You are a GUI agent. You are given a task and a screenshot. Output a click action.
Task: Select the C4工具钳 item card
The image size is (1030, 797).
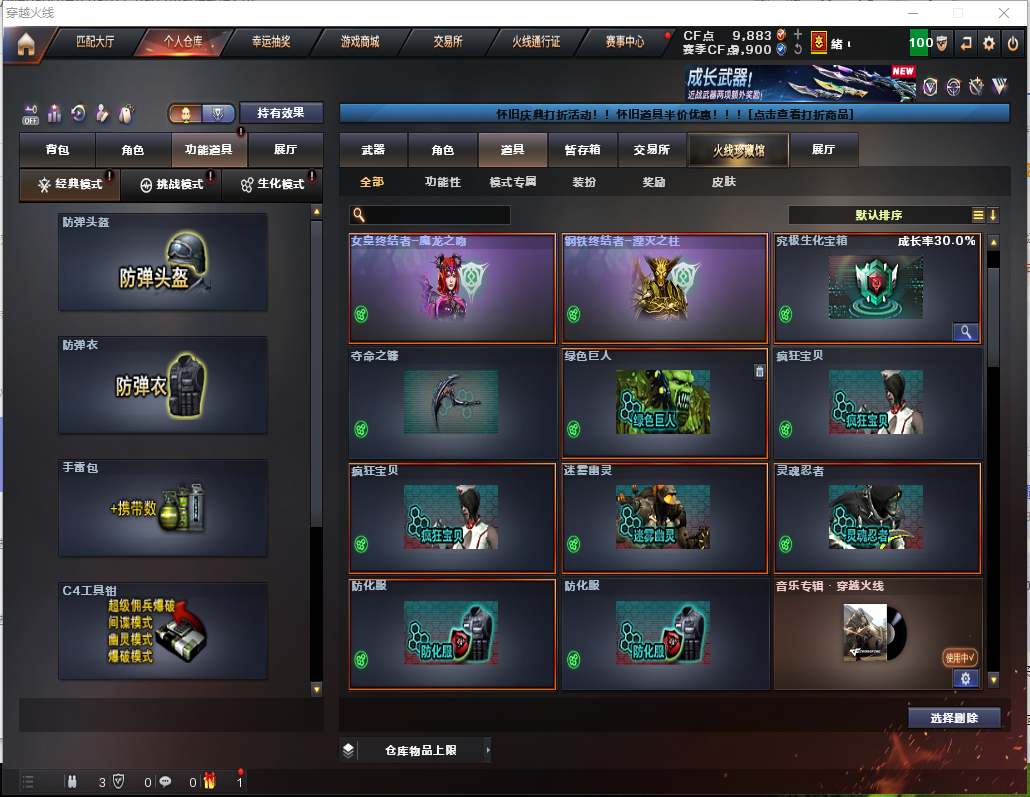pyautogui.click(x=163, y=631)
